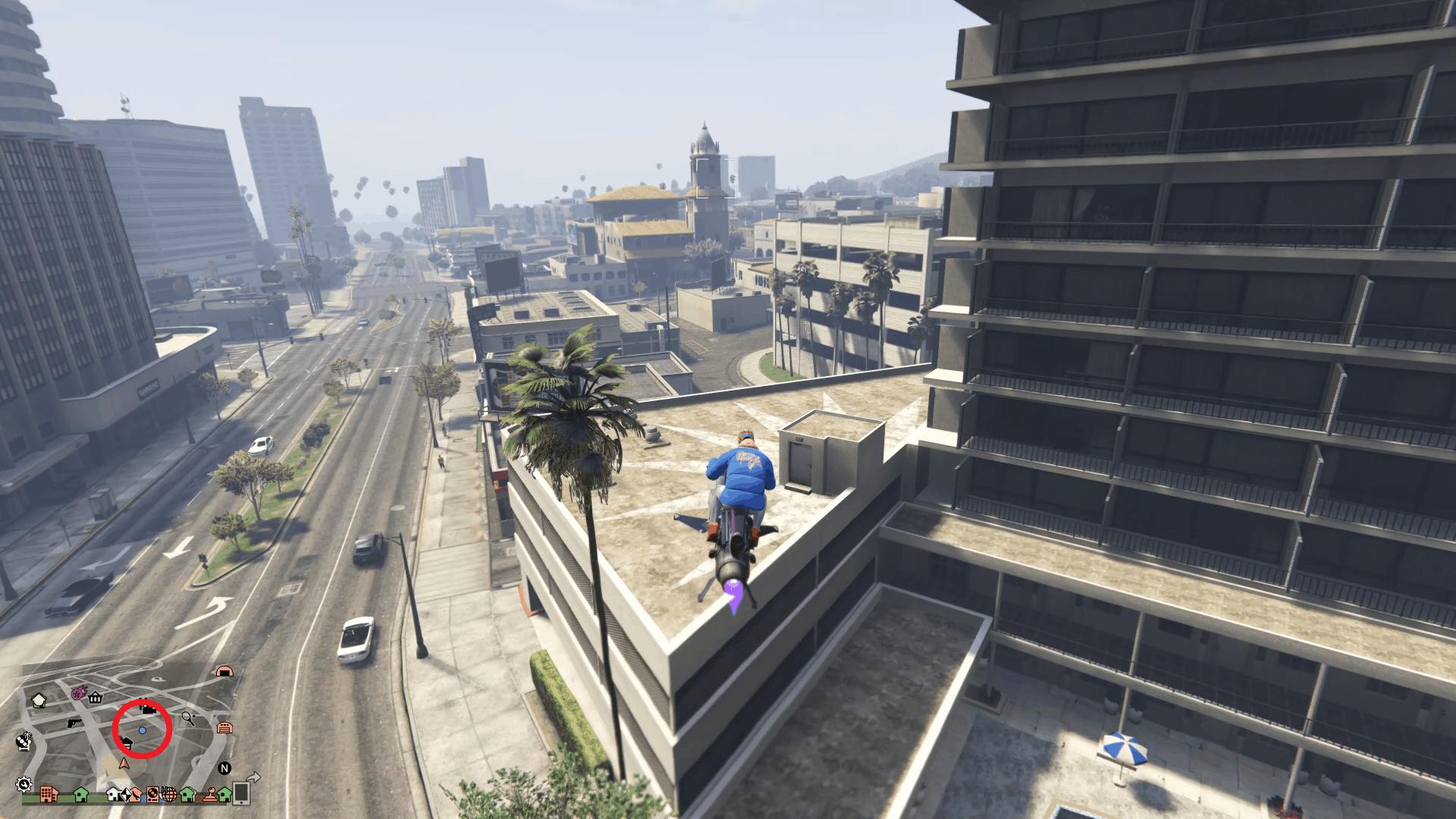Select the orange player arrow on minimap
The height and width of the screenshot is (819, 1456).
(124, 764)
